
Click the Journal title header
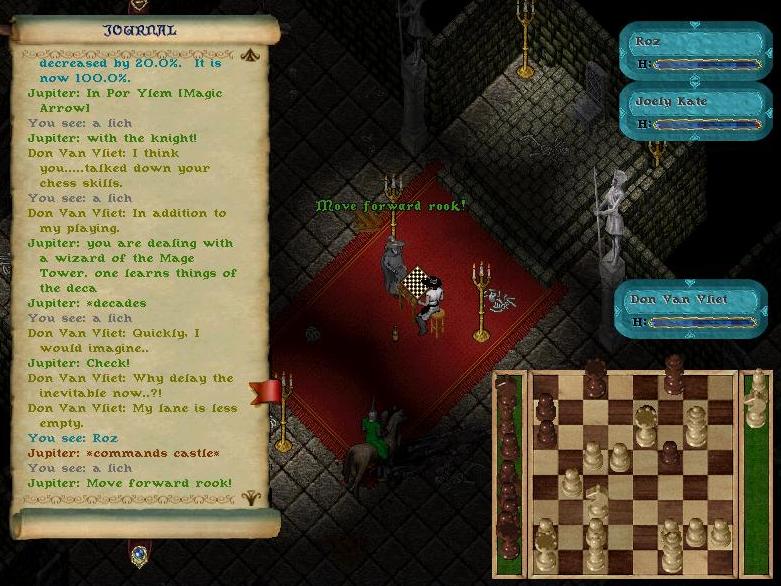pyautogui.click(x=139, y=30)
